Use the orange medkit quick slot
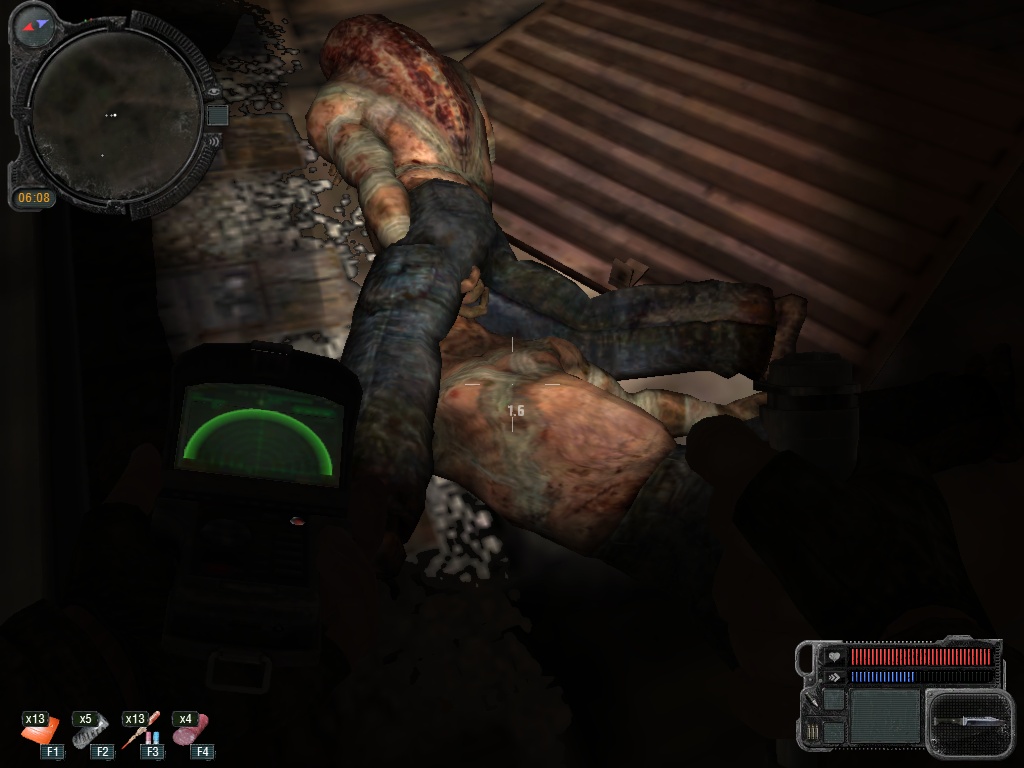This screenshot has width=1024, height=768. click(x=41, y=733)
